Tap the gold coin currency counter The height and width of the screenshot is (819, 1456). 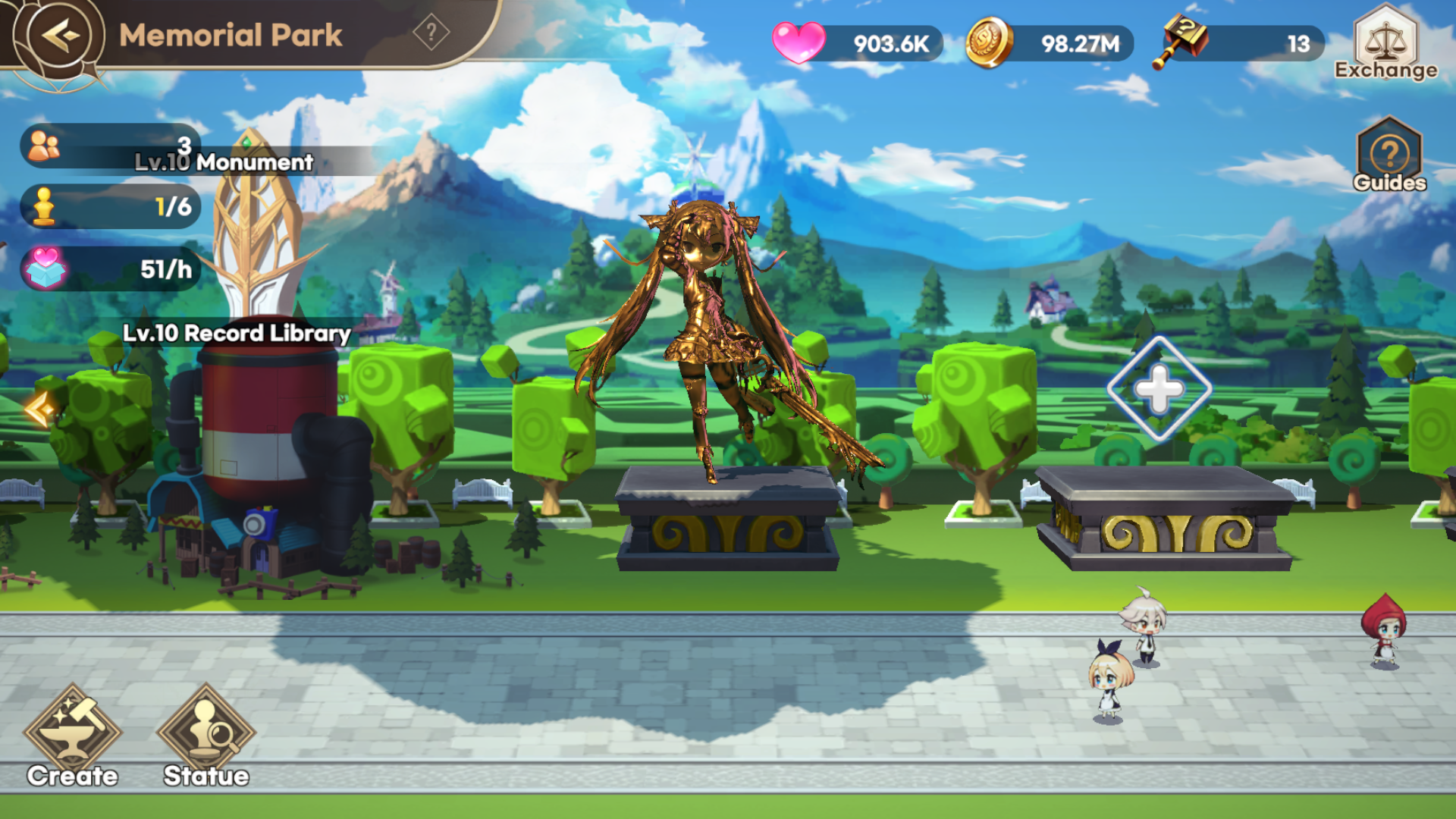(1050, 43)
